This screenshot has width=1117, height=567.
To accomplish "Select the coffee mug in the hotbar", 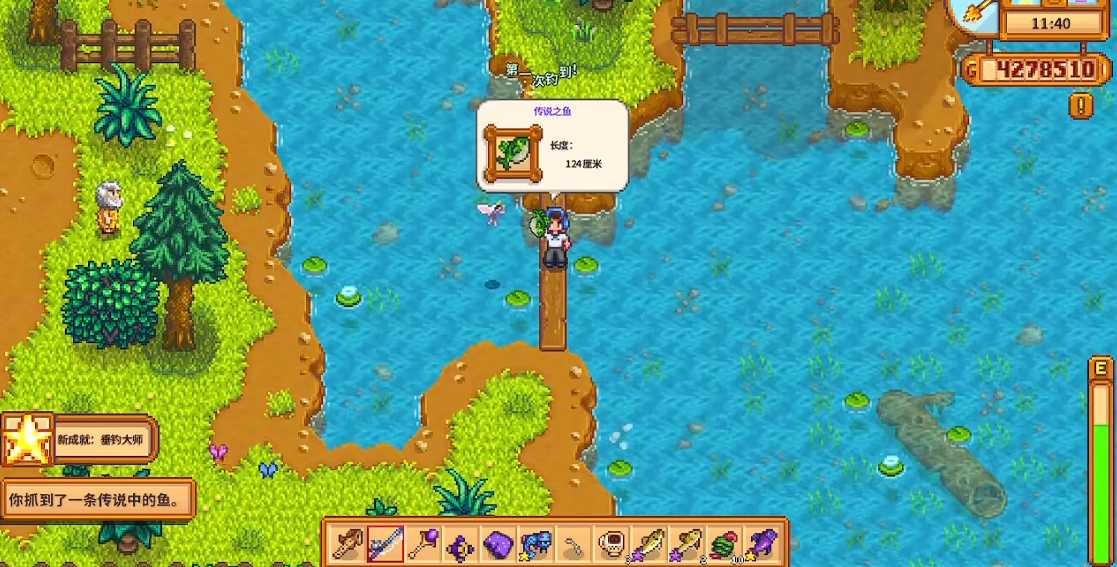I will (x=611, y=545).
